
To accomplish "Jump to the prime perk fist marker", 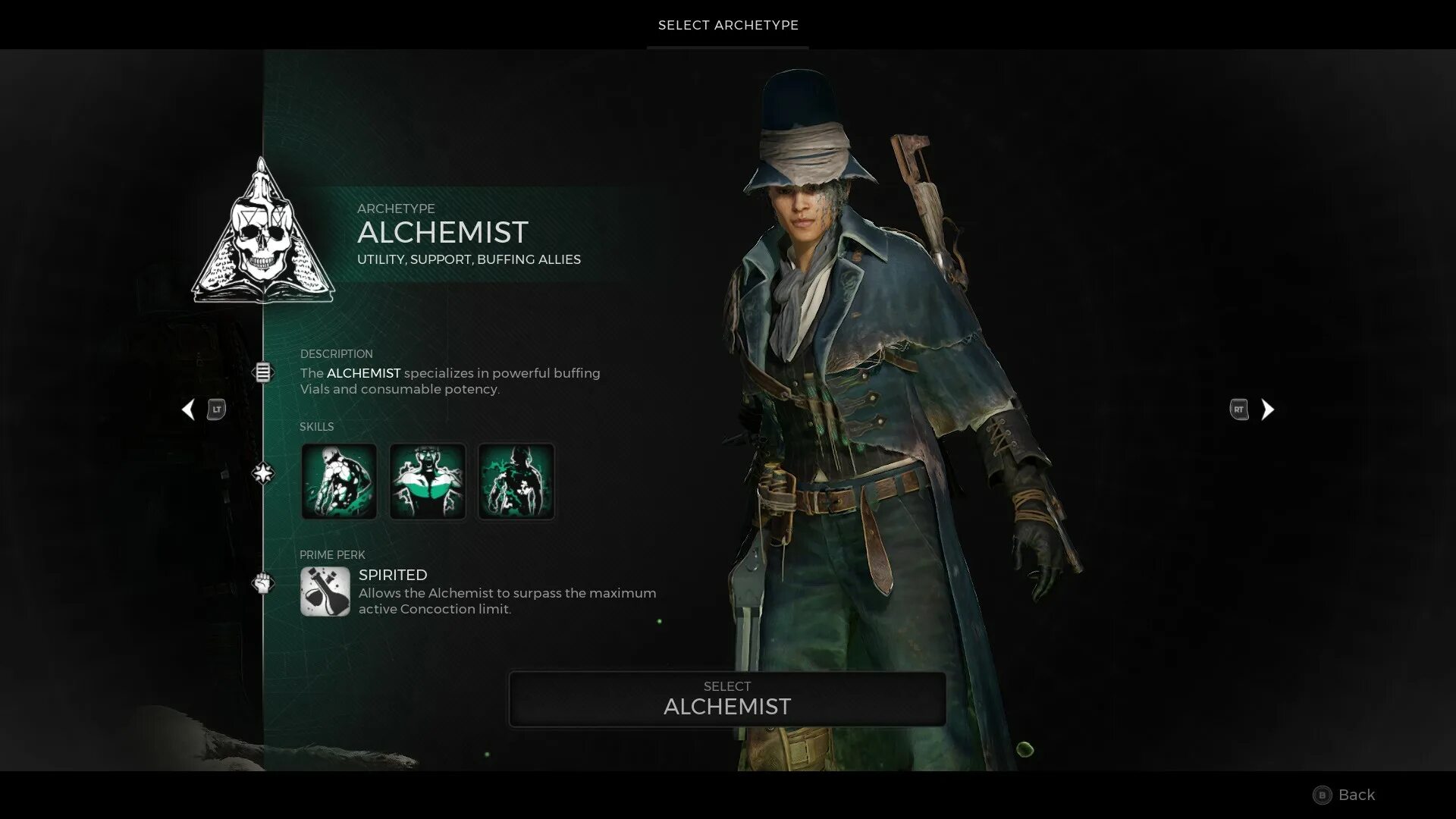I will [x=262, y=583].
